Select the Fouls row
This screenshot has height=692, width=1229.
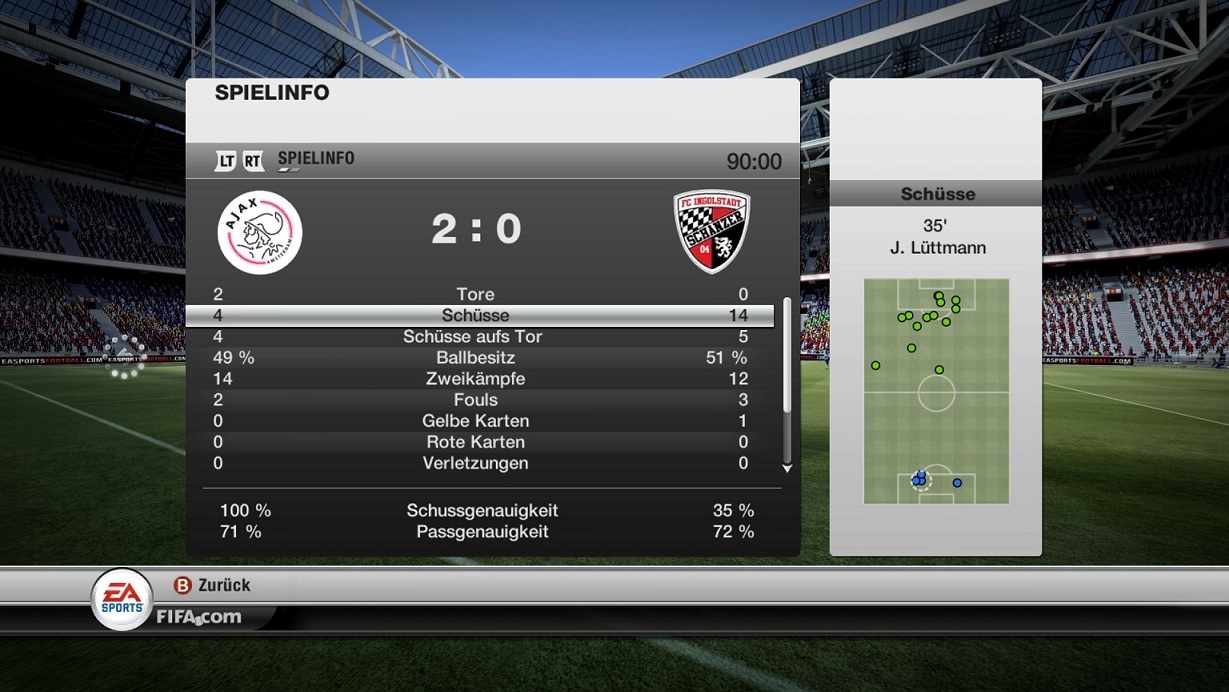point(475,400)
